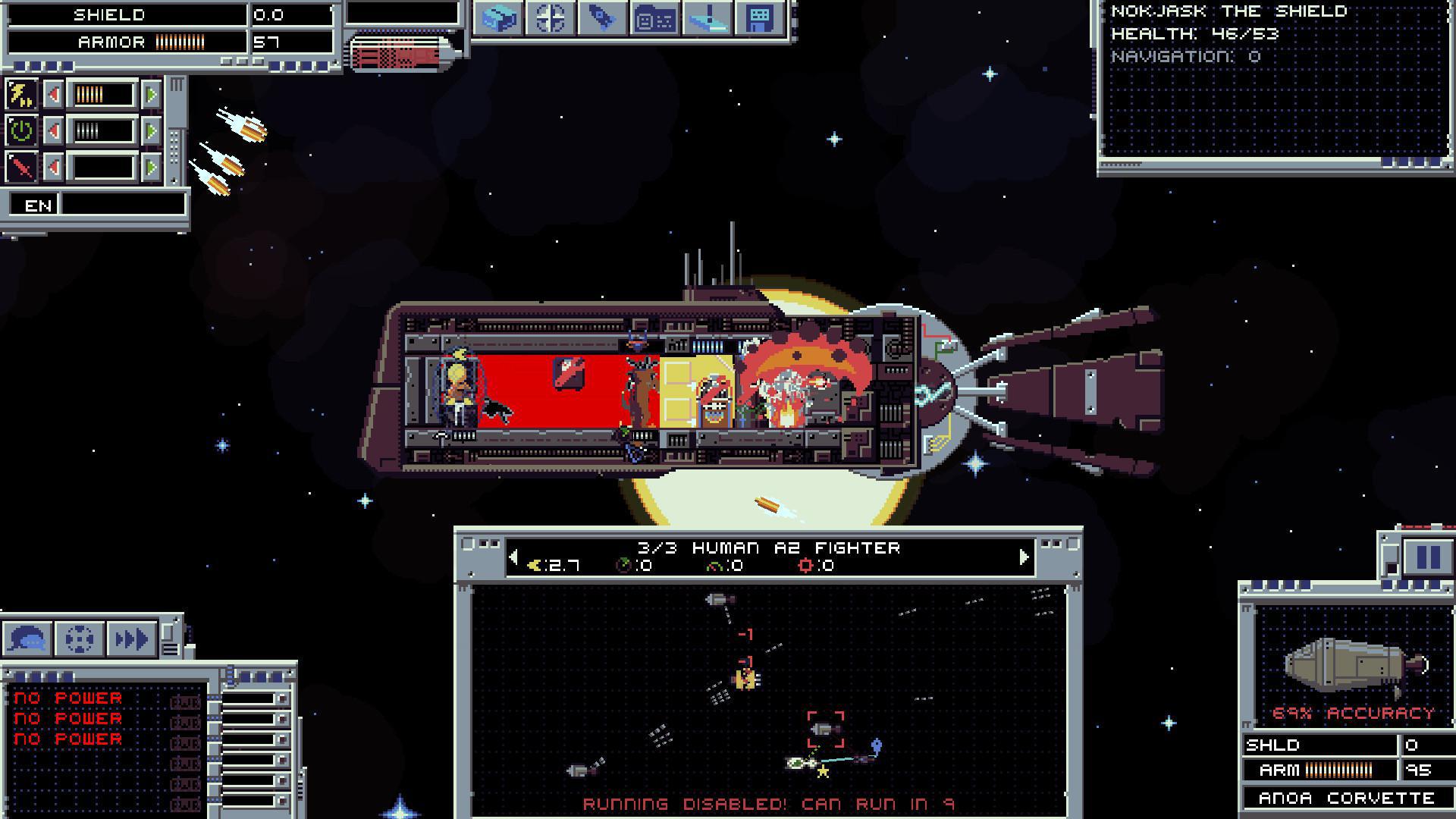Click the left arrow on the HUMAN A2 FIGHTER panel
Image resolution: width=1456 pixels, height=819 pixels.
pyautogui.click(x=515, y=555)
